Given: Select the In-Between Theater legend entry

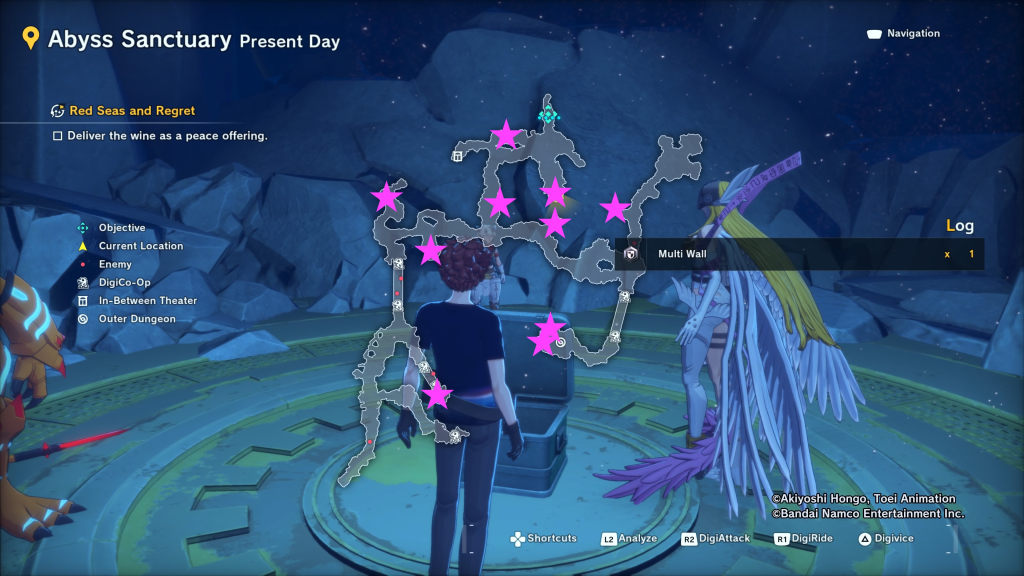Looking at the screenshot, I should point(147,300).
